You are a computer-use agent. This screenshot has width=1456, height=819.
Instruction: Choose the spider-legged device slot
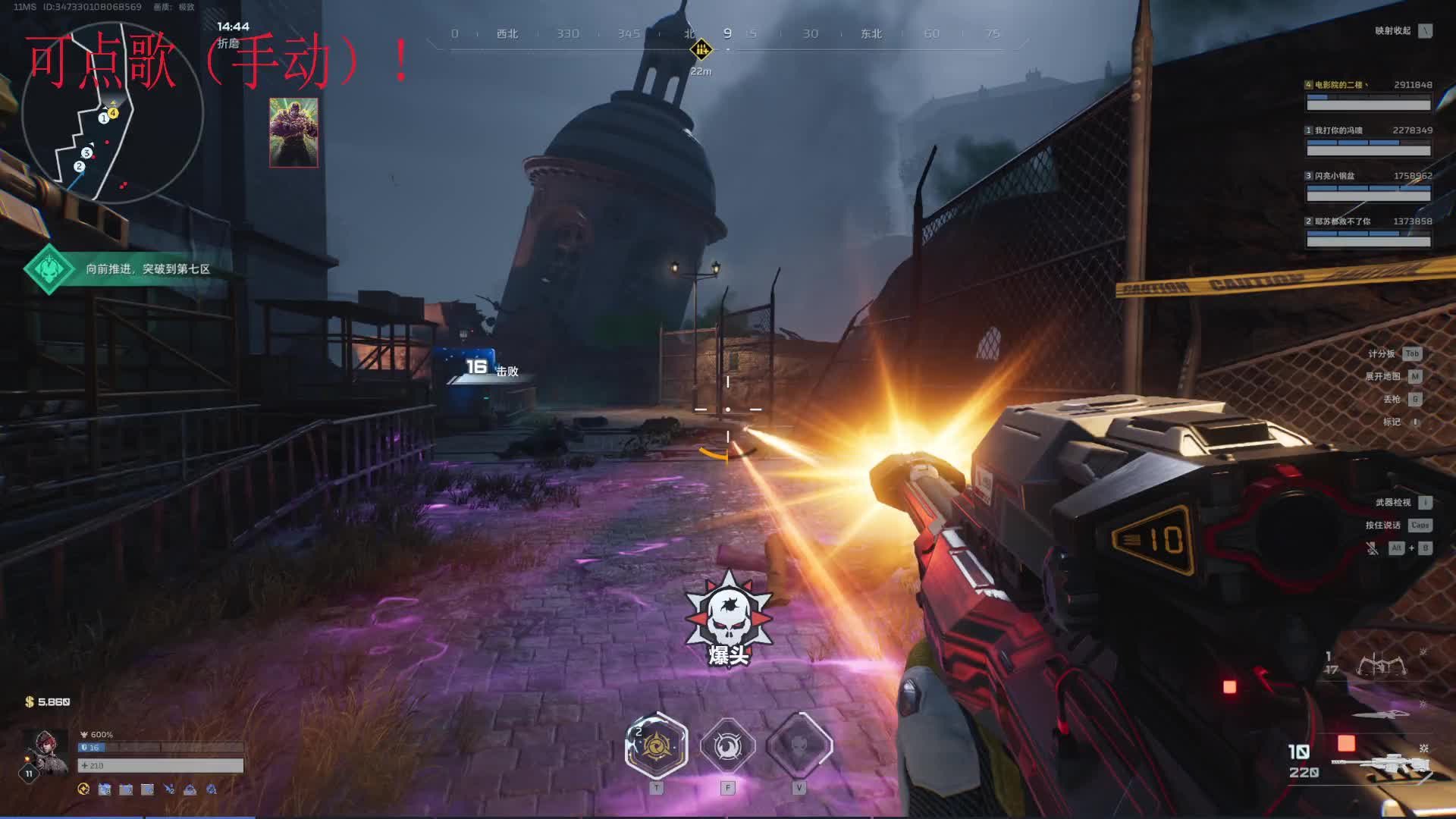(x=1380, y=666)
